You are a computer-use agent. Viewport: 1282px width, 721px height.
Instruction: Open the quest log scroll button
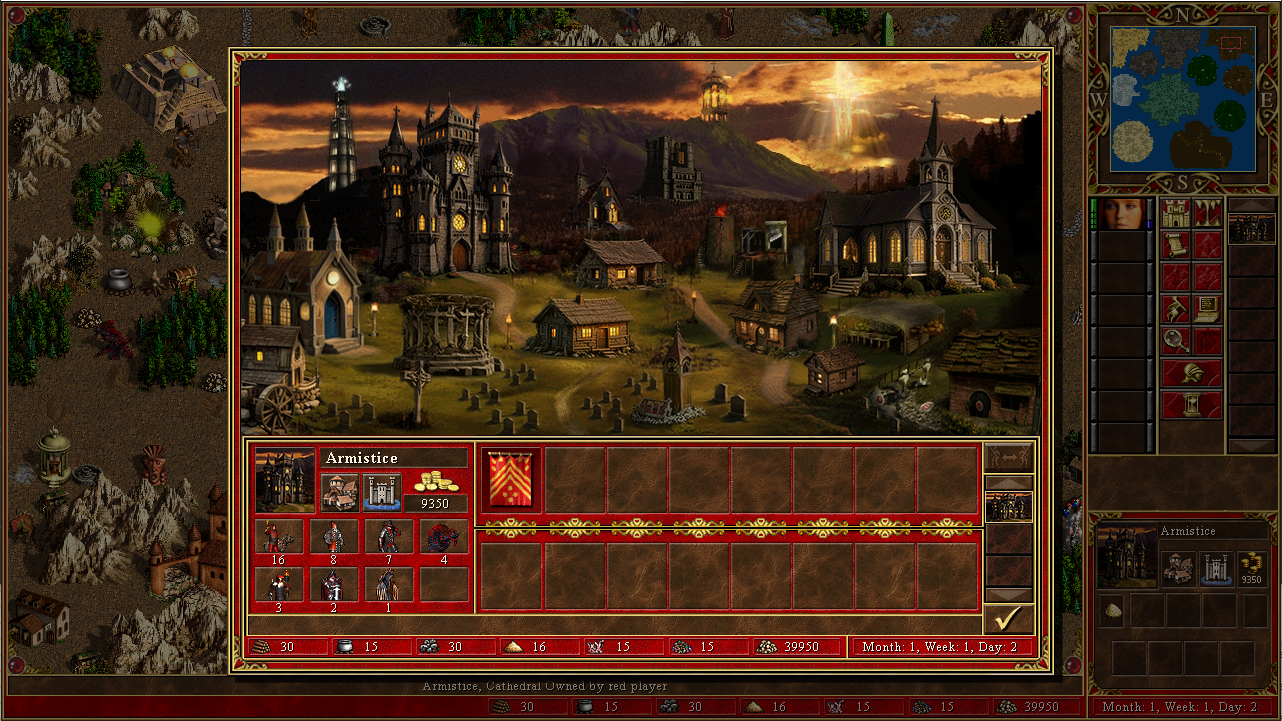1175,246
